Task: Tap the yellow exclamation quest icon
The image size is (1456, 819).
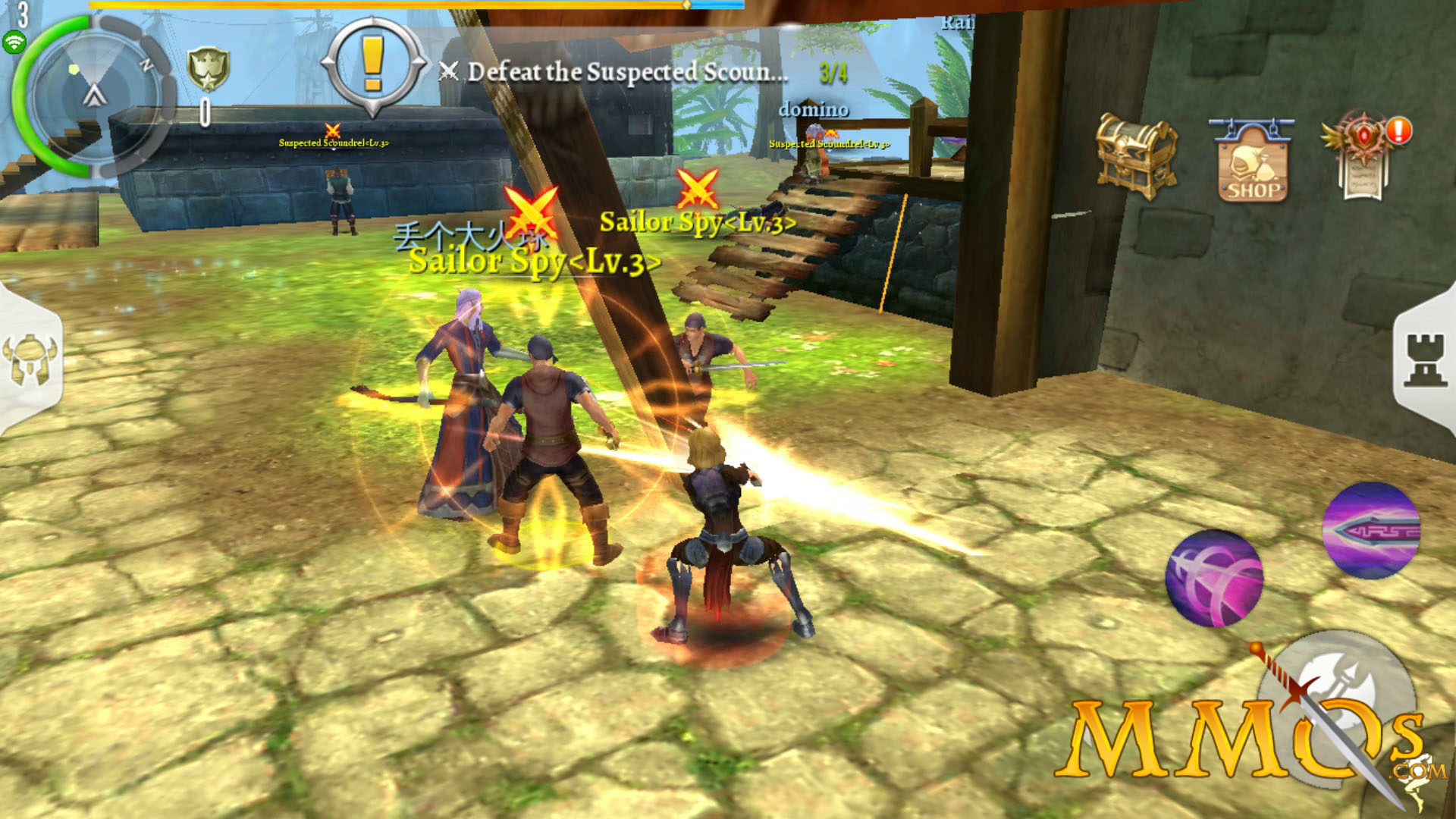Action: click(372, 65)
